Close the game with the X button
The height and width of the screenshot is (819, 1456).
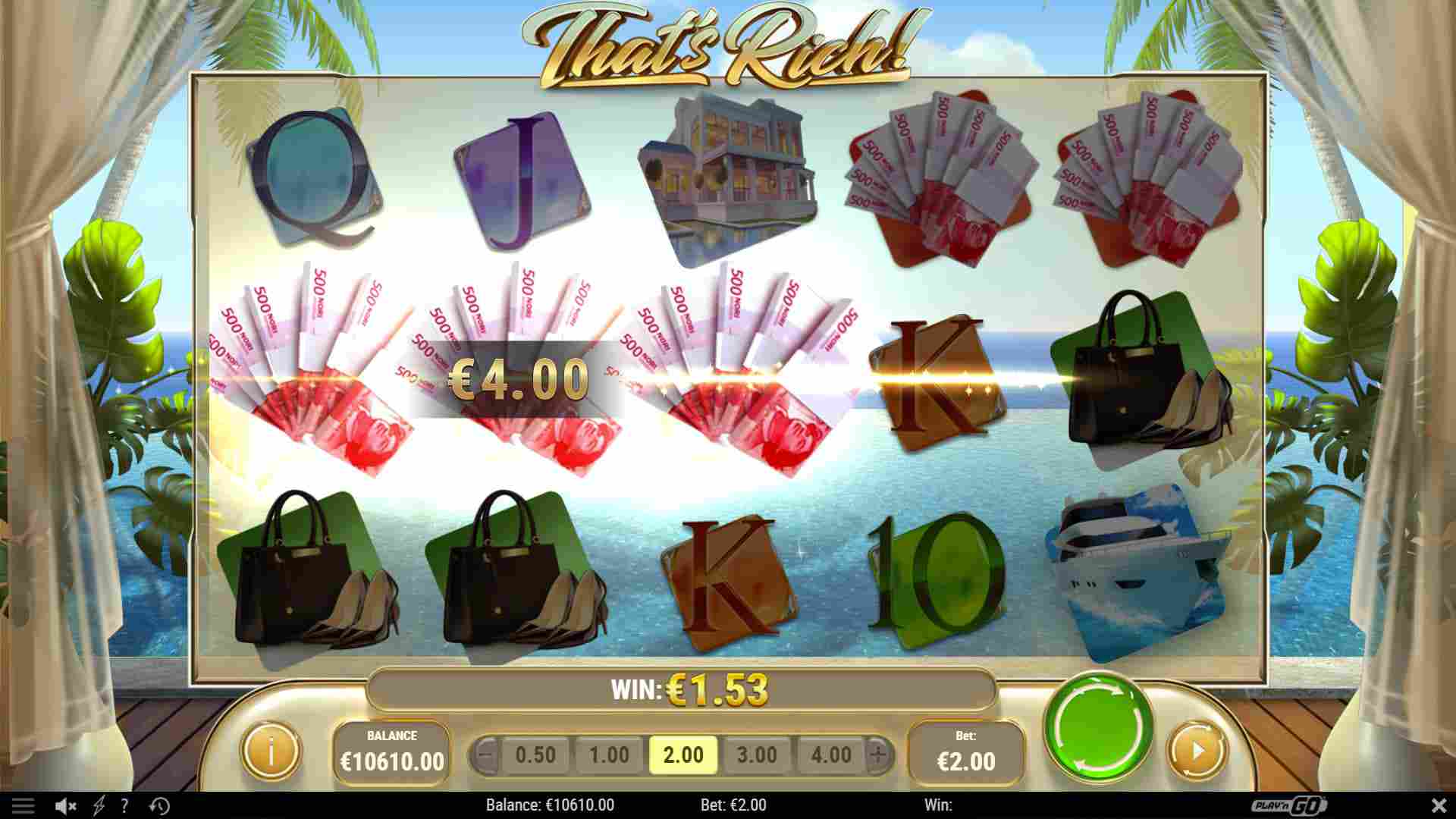[x=1439, y=805]
